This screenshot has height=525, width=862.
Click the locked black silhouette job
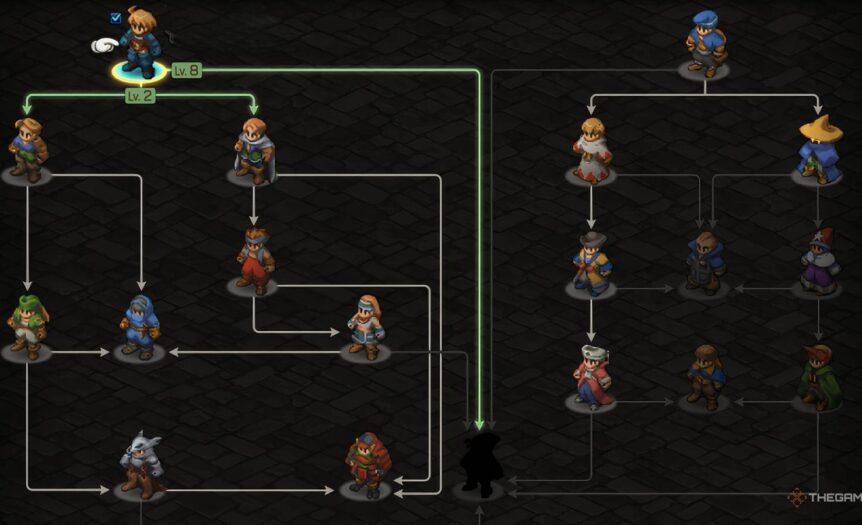(479, 464)
